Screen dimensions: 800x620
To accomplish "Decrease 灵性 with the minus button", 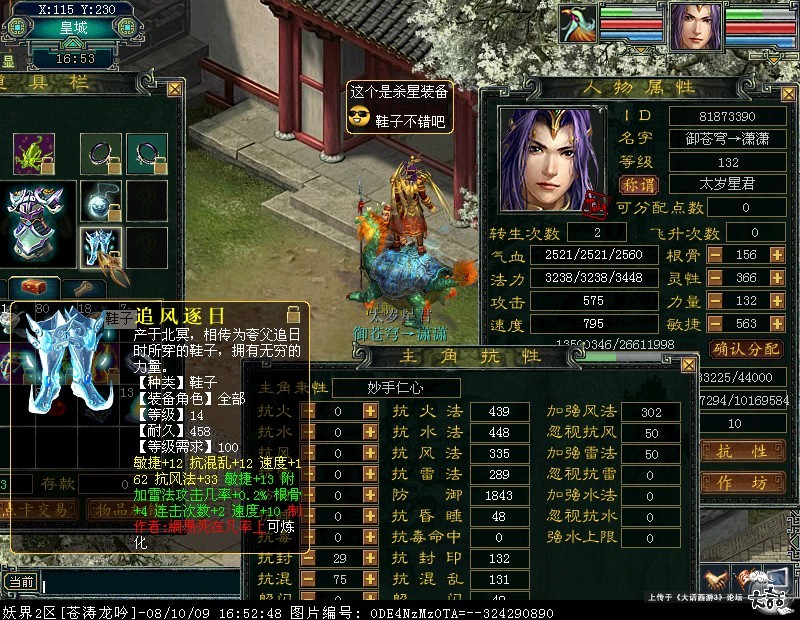I will pyautogui.click(x=716, y=279).
